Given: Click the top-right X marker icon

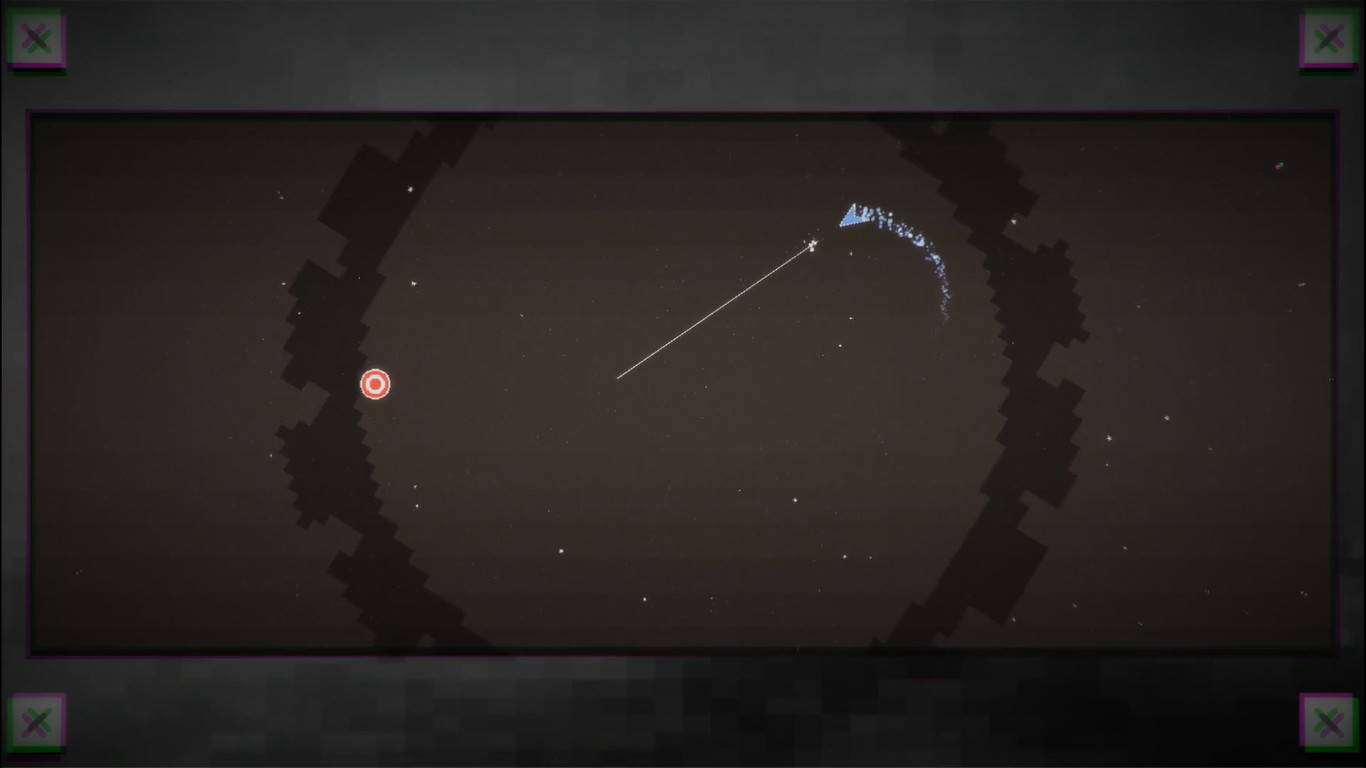Looking at the screenshot, I should (1329, 38).
